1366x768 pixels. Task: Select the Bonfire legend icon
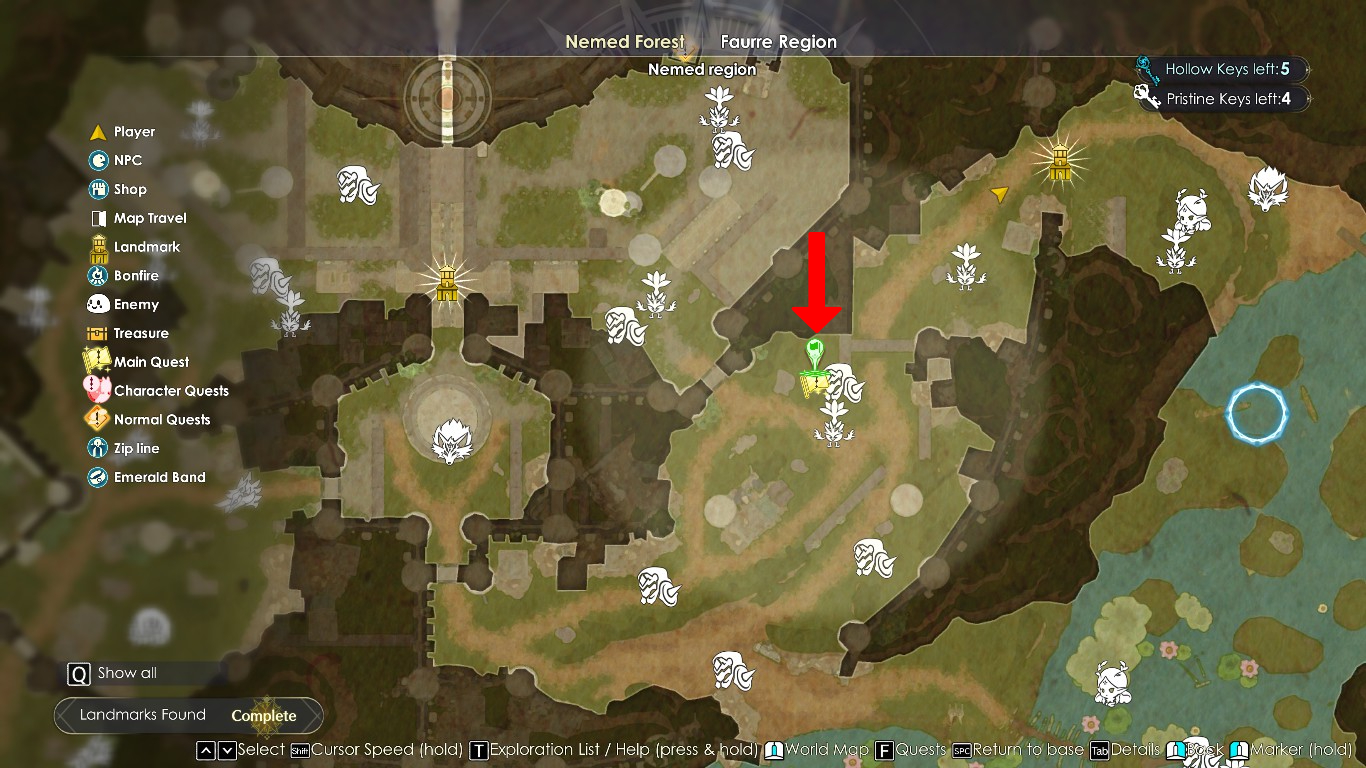98,275
